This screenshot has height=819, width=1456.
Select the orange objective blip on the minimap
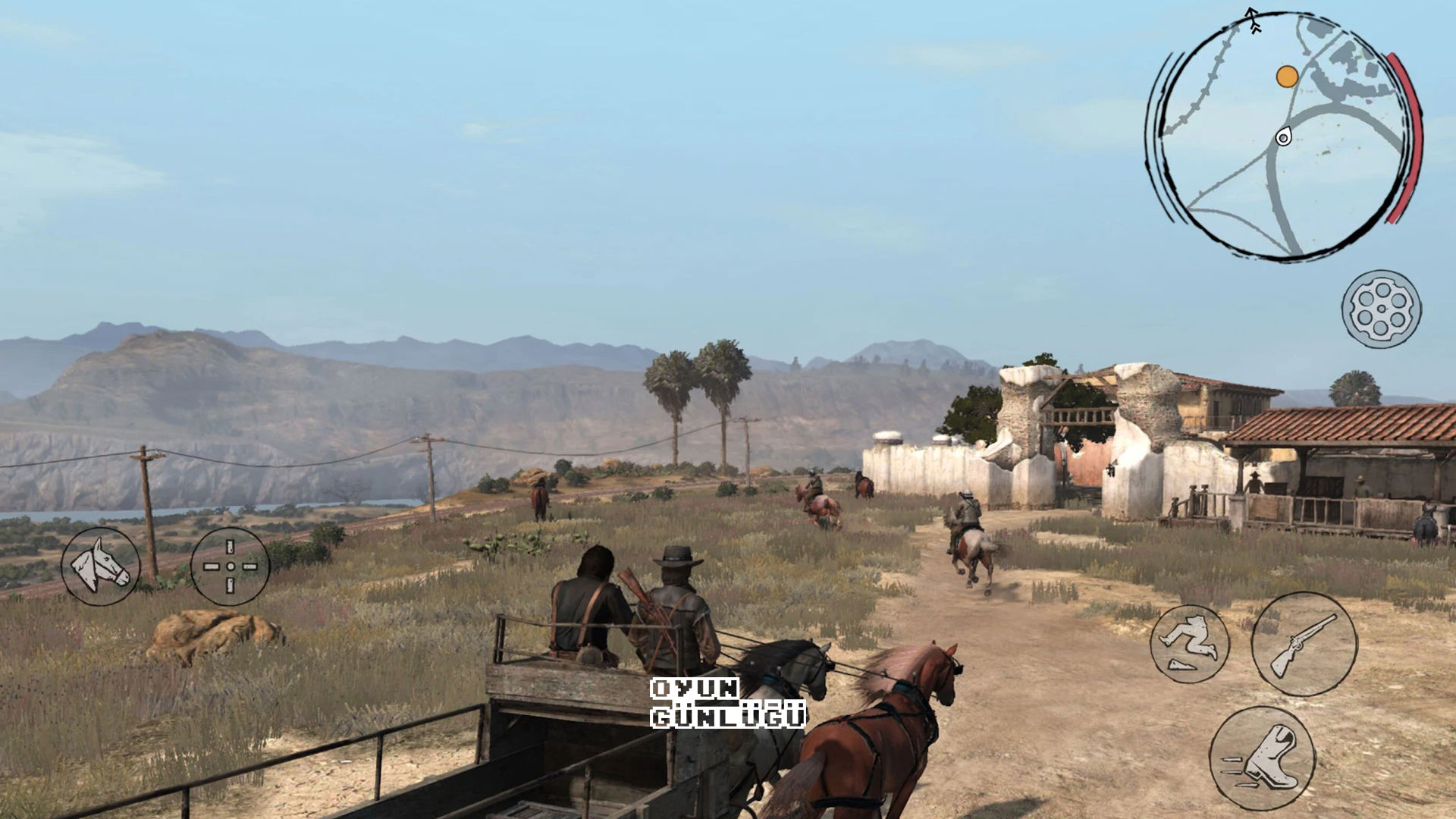1287,77
